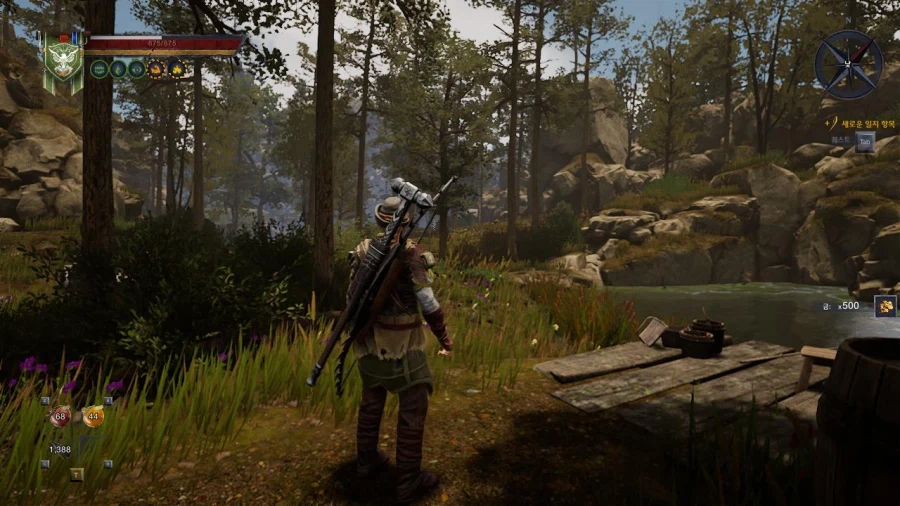Click the gold nugget loot icon
900x506 pixels.
pos(884,306)
